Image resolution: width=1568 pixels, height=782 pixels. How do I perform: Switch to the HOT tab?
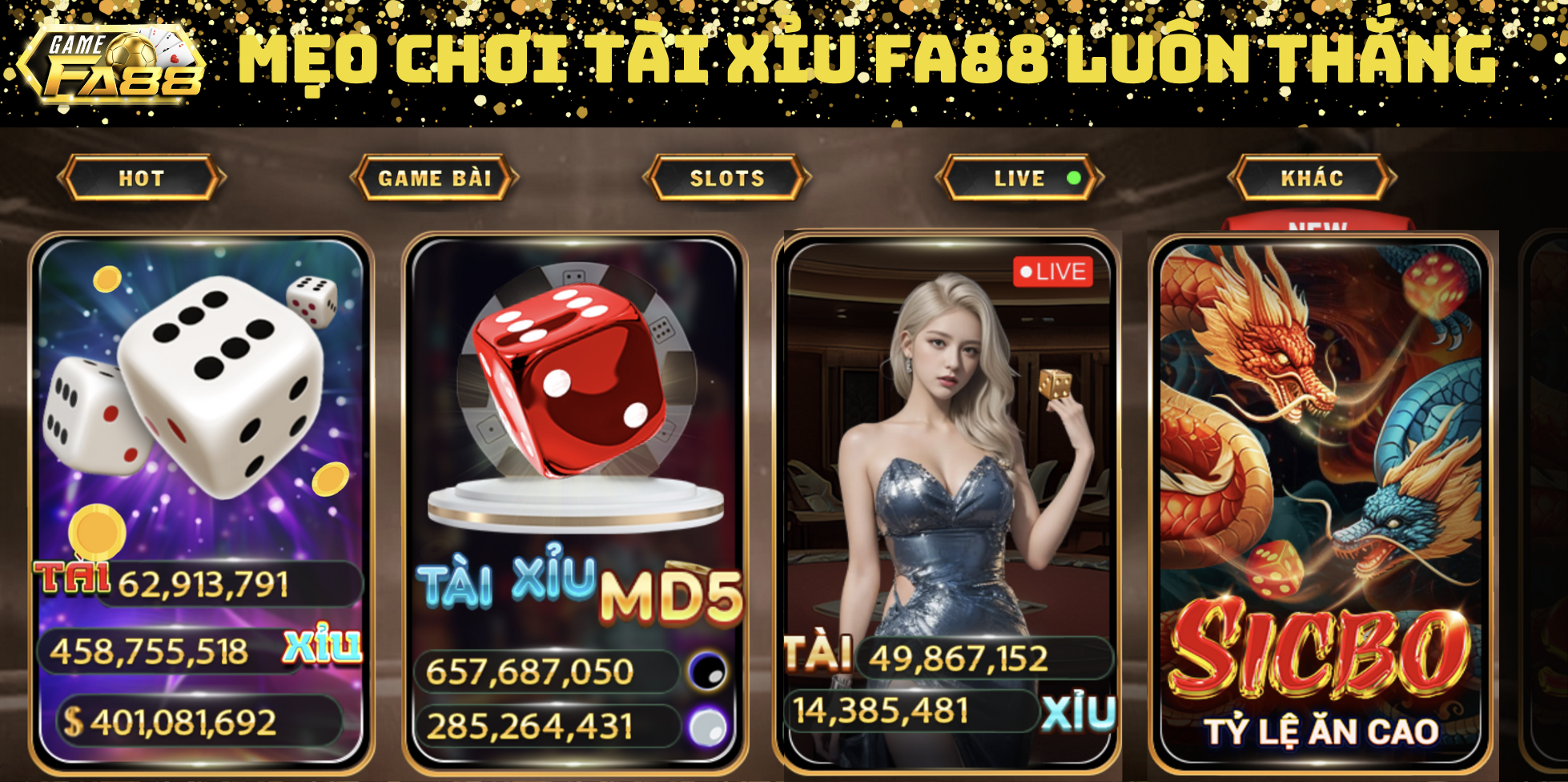tap(139, 178)
